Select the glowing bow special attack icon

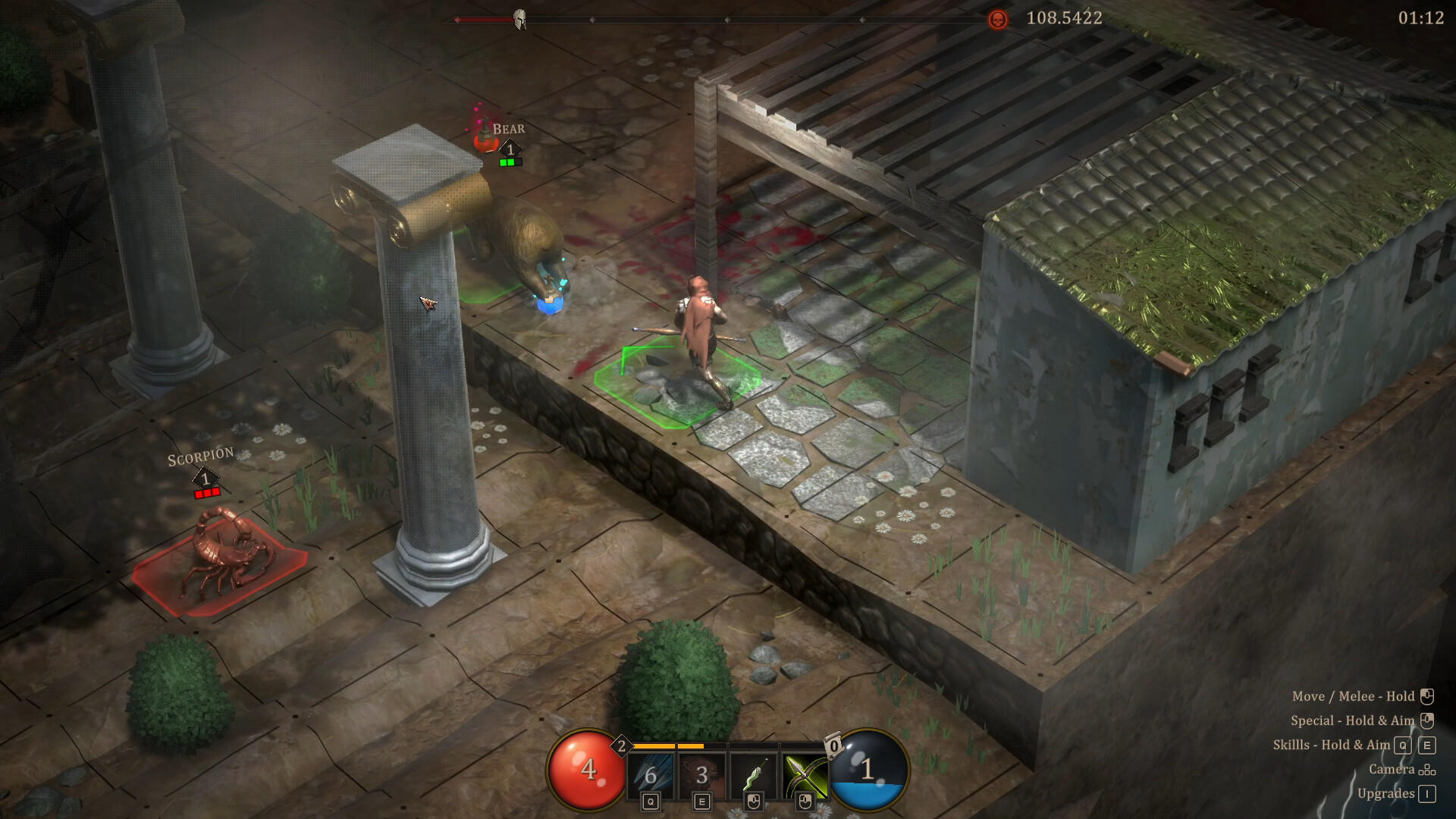coord(805,773)
